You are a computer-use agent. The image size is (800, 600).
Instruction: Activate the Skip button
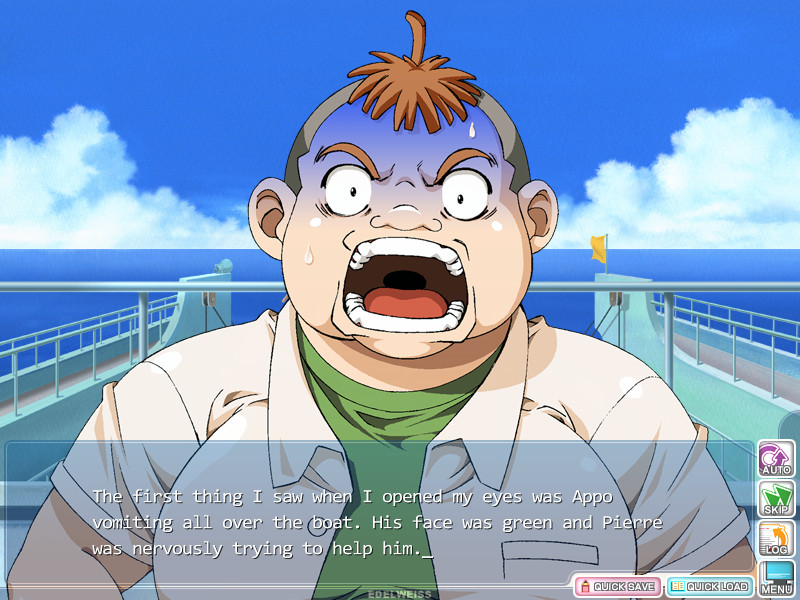776,498
